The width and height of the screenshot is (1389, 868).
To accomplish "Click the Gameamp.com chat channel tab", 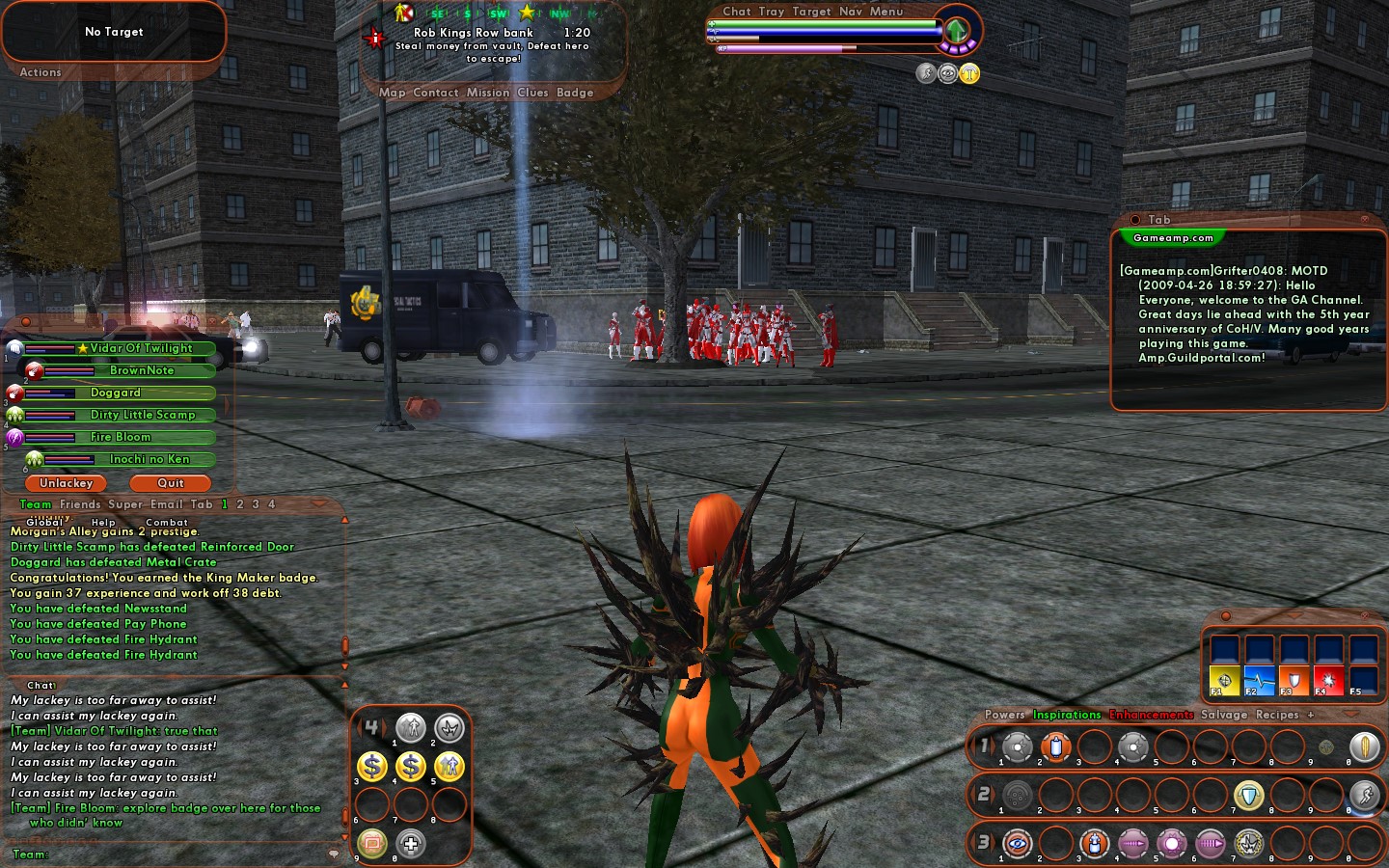I will point(1173,238).
